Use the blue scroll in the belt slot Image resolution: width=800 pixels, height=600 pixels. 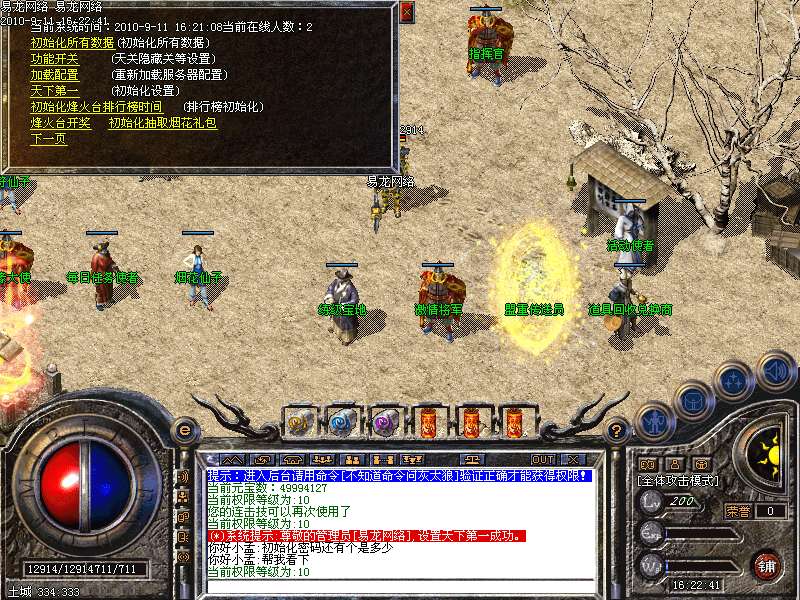coord(342,423)
